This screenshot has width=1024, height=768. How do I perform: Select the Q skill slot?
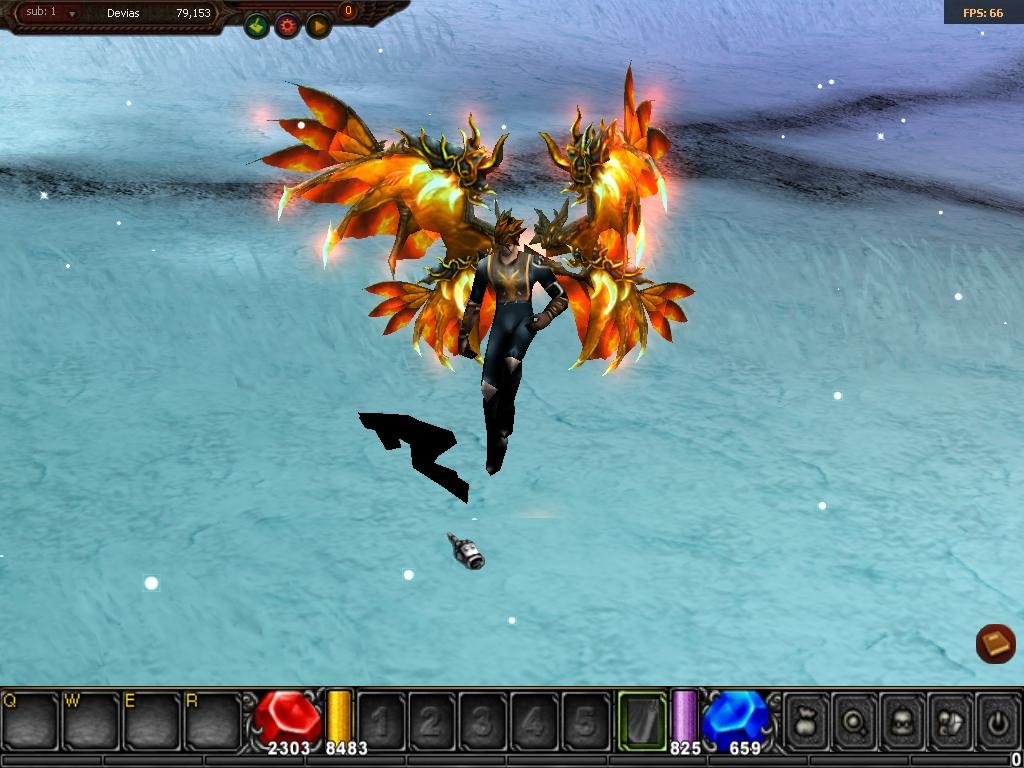30,720
